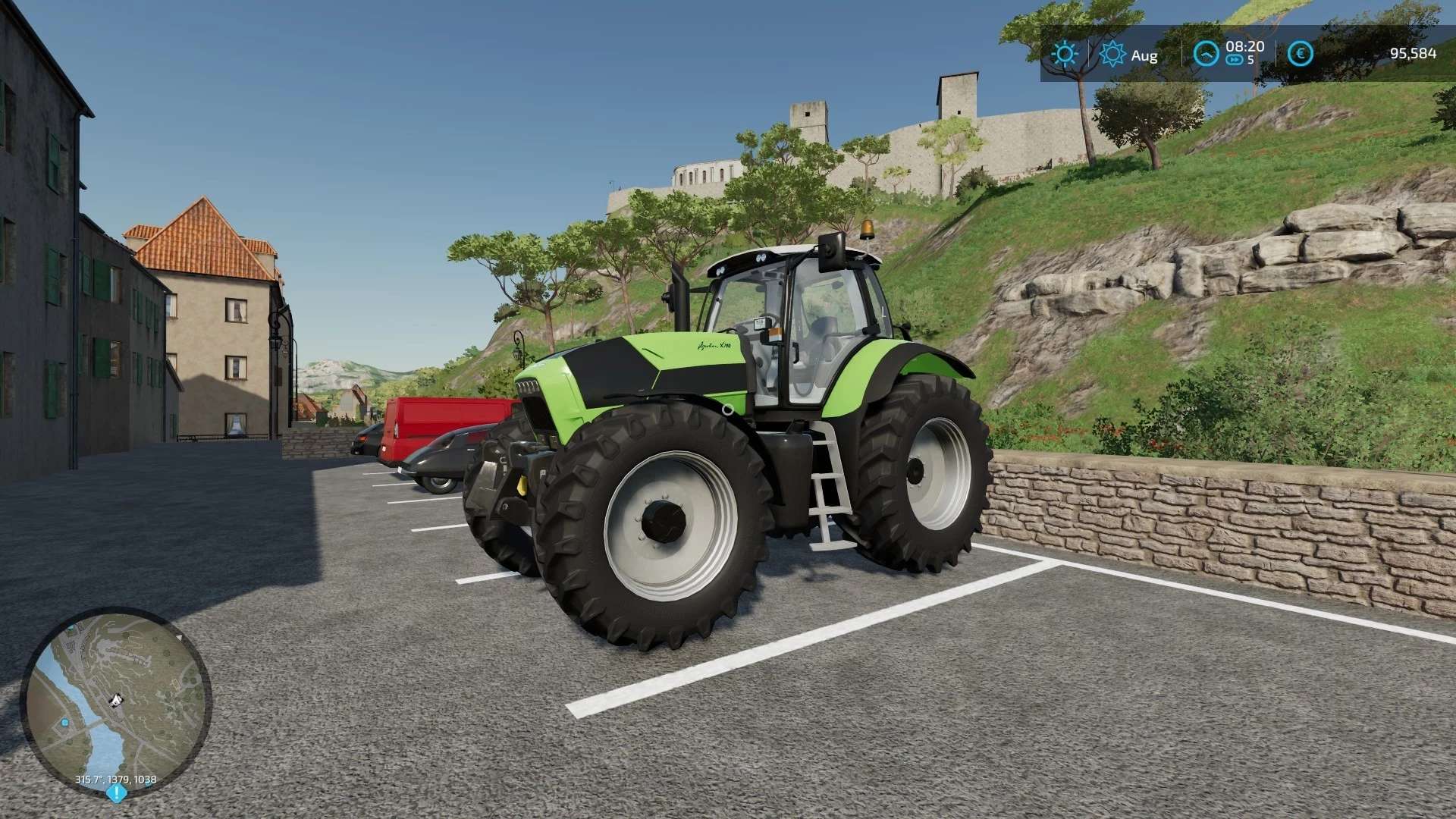
Task: Select the blue exclamation marker below the minimap
Action: (116, 793)
